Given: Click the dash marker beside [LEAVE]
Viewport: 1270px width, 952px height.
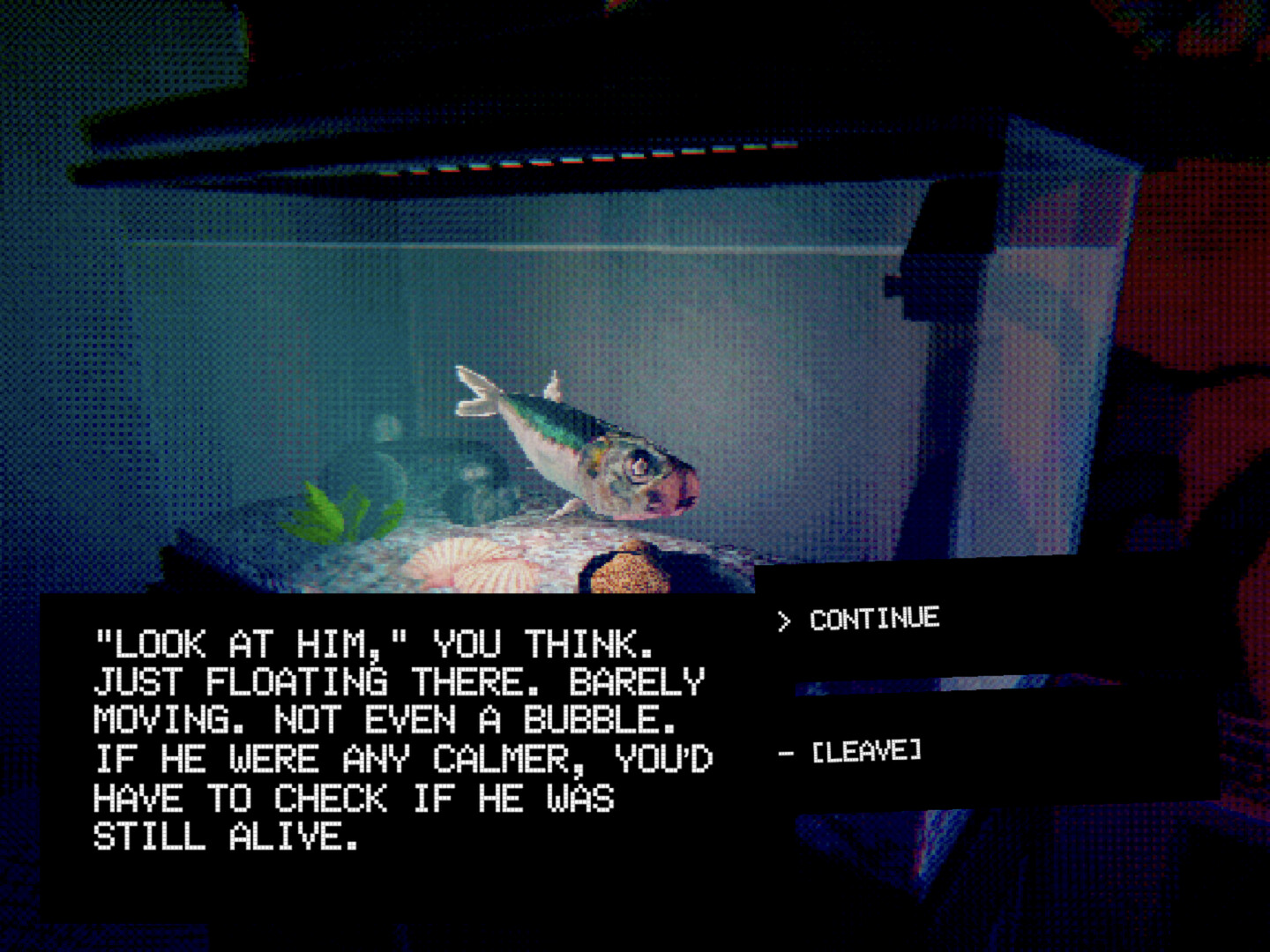Looking at the screenshot, I should pyautogui.click(x=787, y=751).
